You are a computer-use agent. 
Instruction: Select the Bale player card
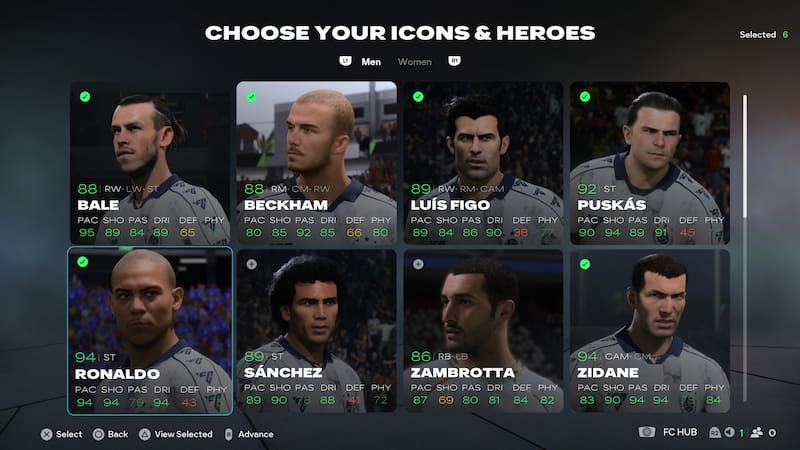[149, 163]
